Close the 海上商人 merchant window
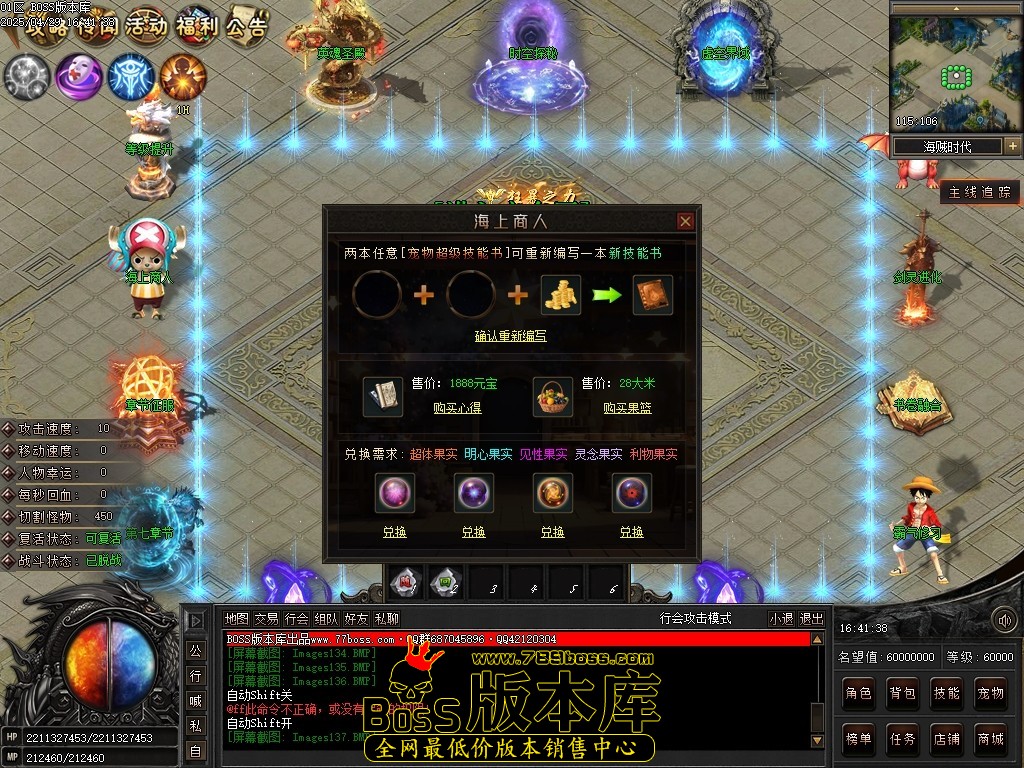The image size is (1024, 768). [x=685, y=221]
